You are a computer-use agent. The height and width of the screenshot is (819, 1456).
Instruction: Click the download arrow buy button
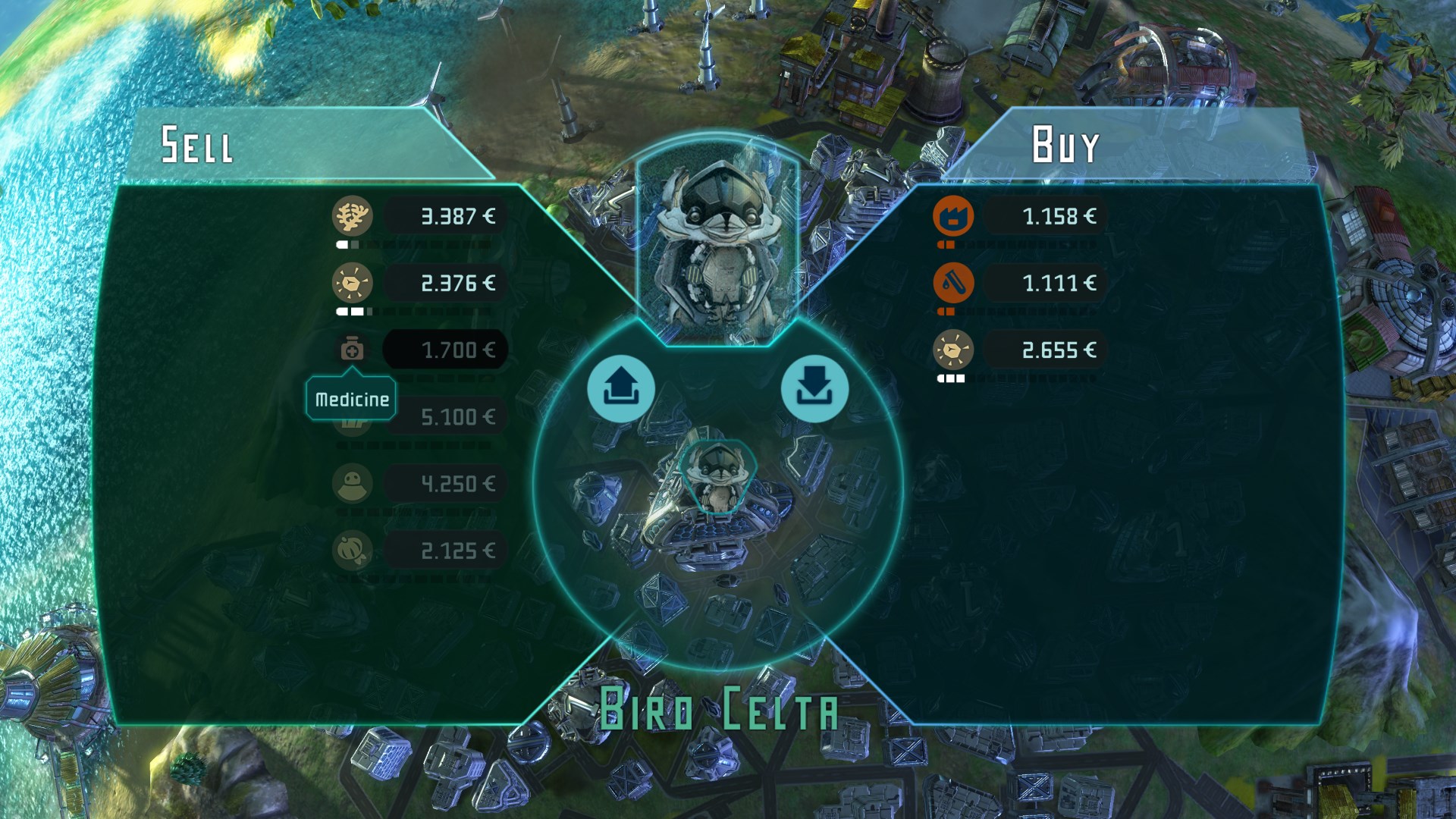point(814,389)
